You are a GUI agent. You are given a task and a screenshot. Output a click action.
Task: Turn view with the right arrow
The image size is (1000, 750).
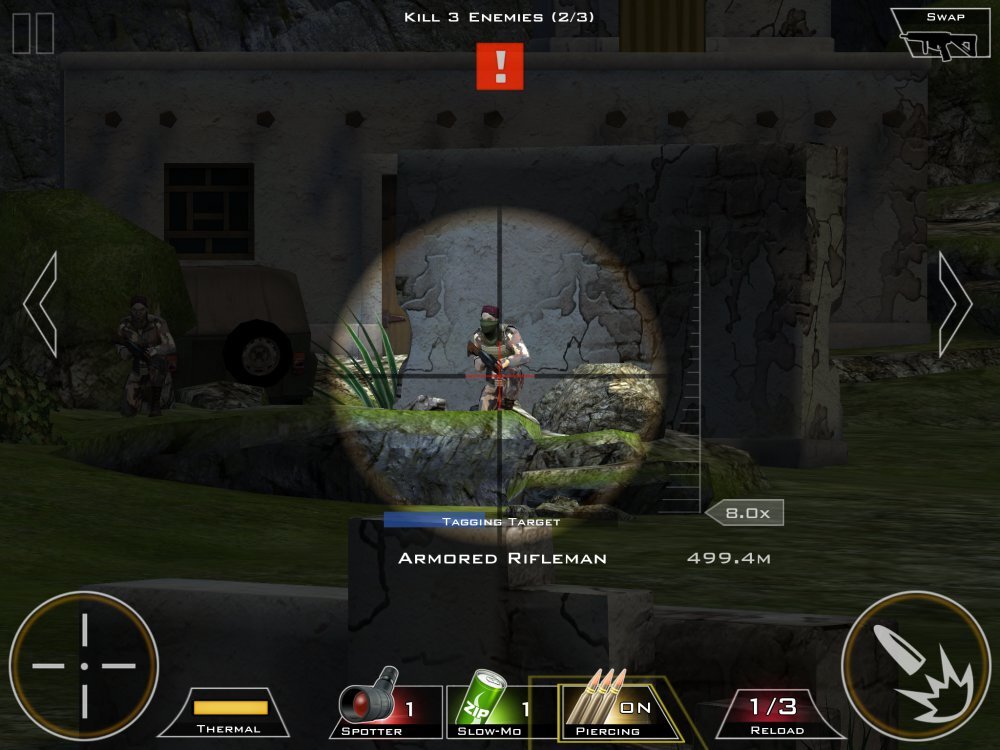click(x=954, y=304)
